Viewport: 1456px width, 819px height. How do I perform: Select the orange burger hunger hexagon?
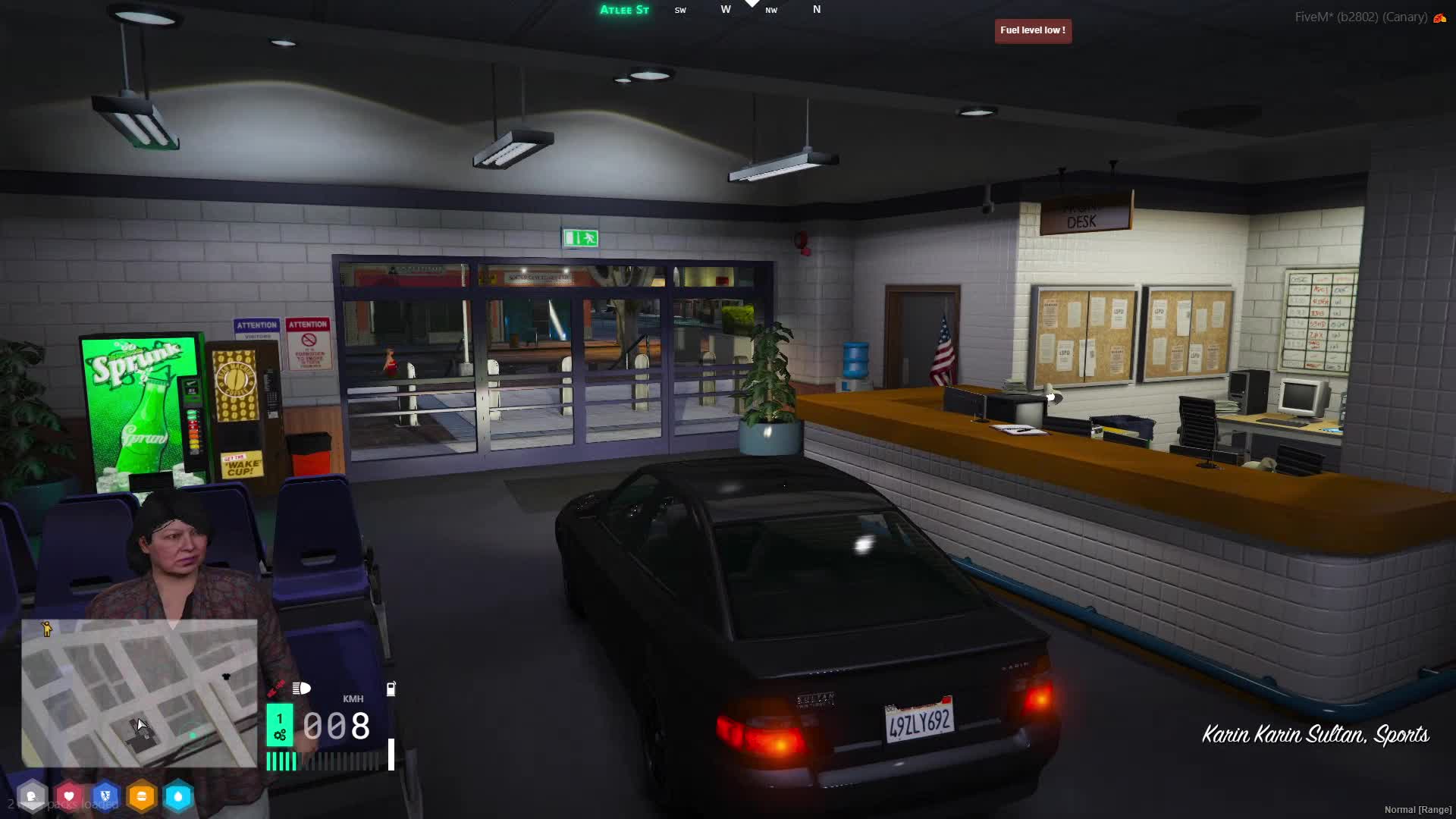(142, 796)
